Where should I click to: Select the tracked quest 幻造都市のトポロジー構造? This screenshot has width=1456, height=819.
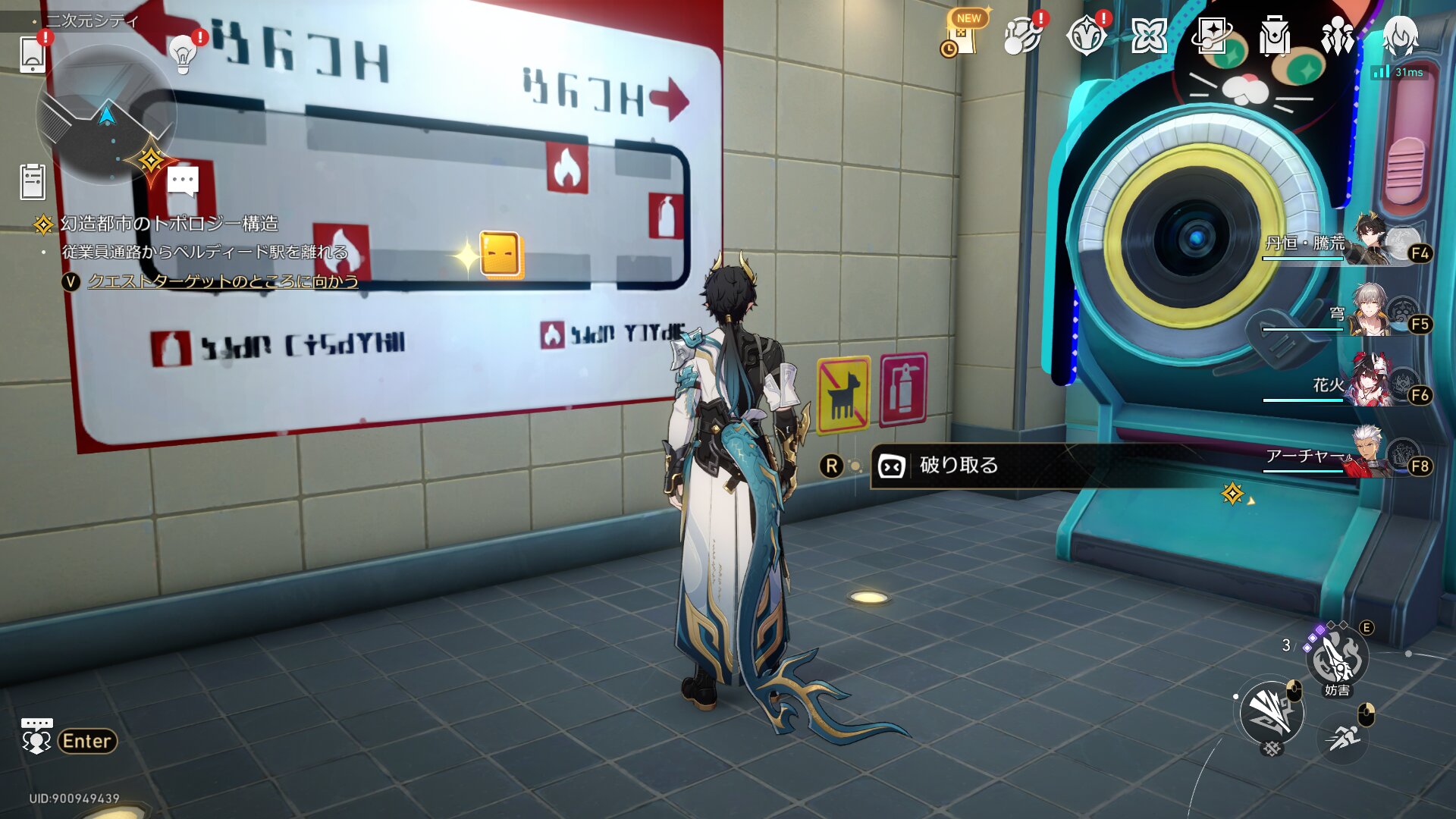coord(168,224)
